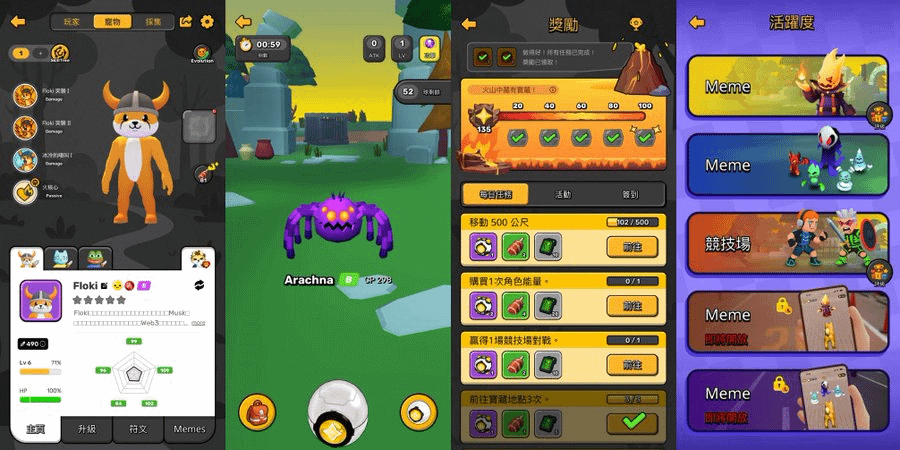Switch to the 符文 tab

click(x=138, y=429)
